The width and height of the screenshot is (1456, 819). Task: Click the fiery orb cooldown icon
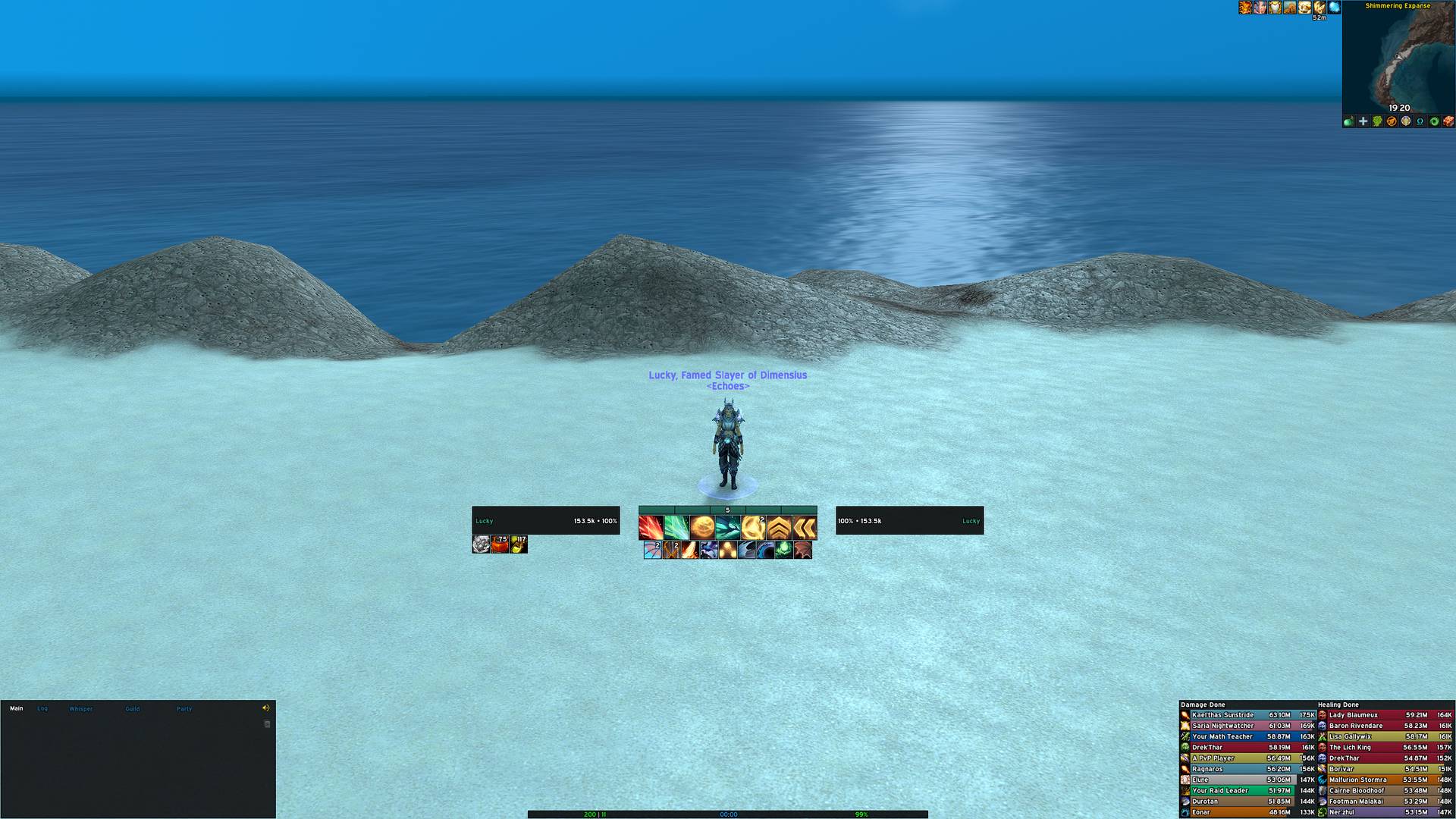701,527
